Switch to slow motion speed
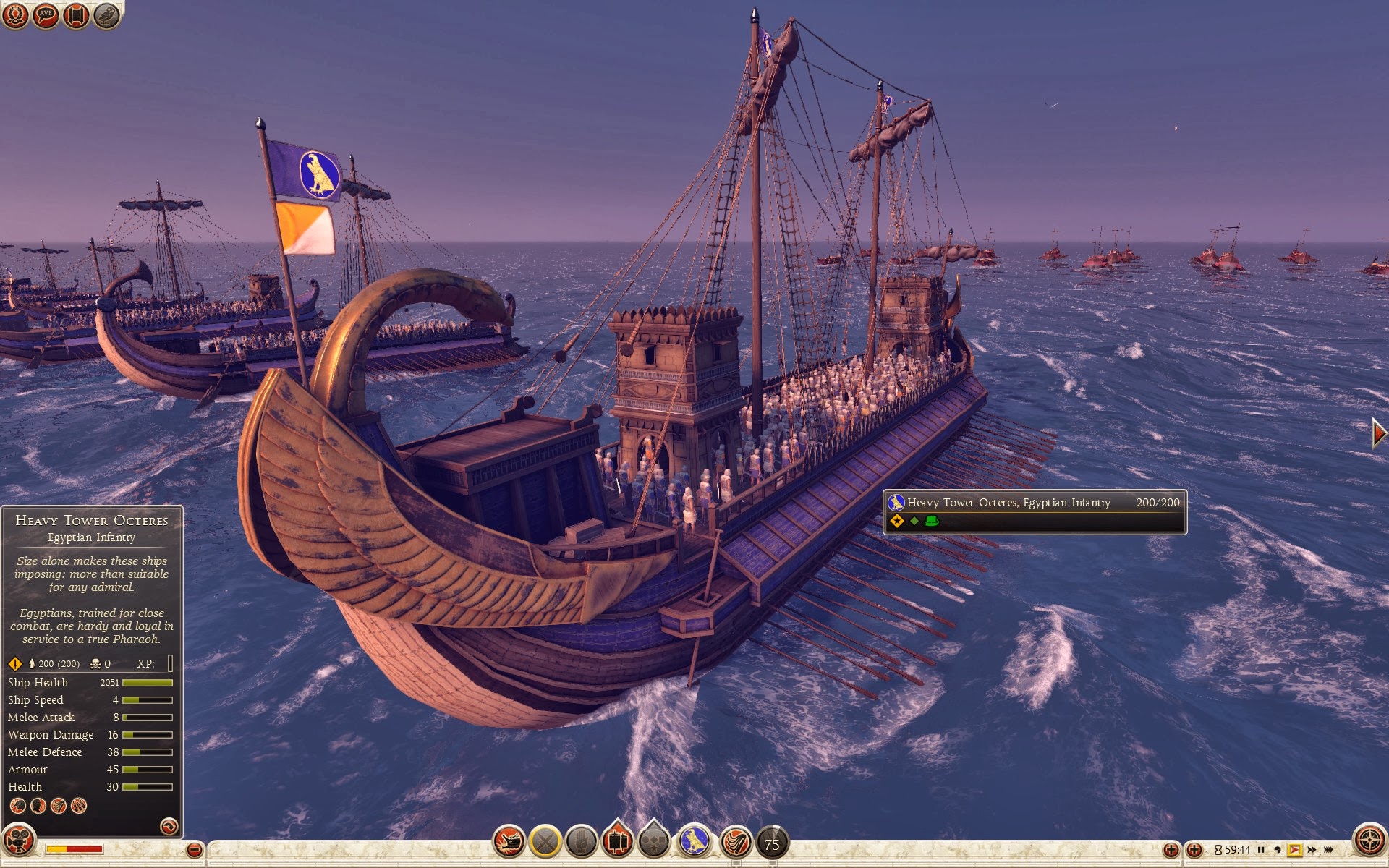1389x868 pixels. pos(1278,850)
